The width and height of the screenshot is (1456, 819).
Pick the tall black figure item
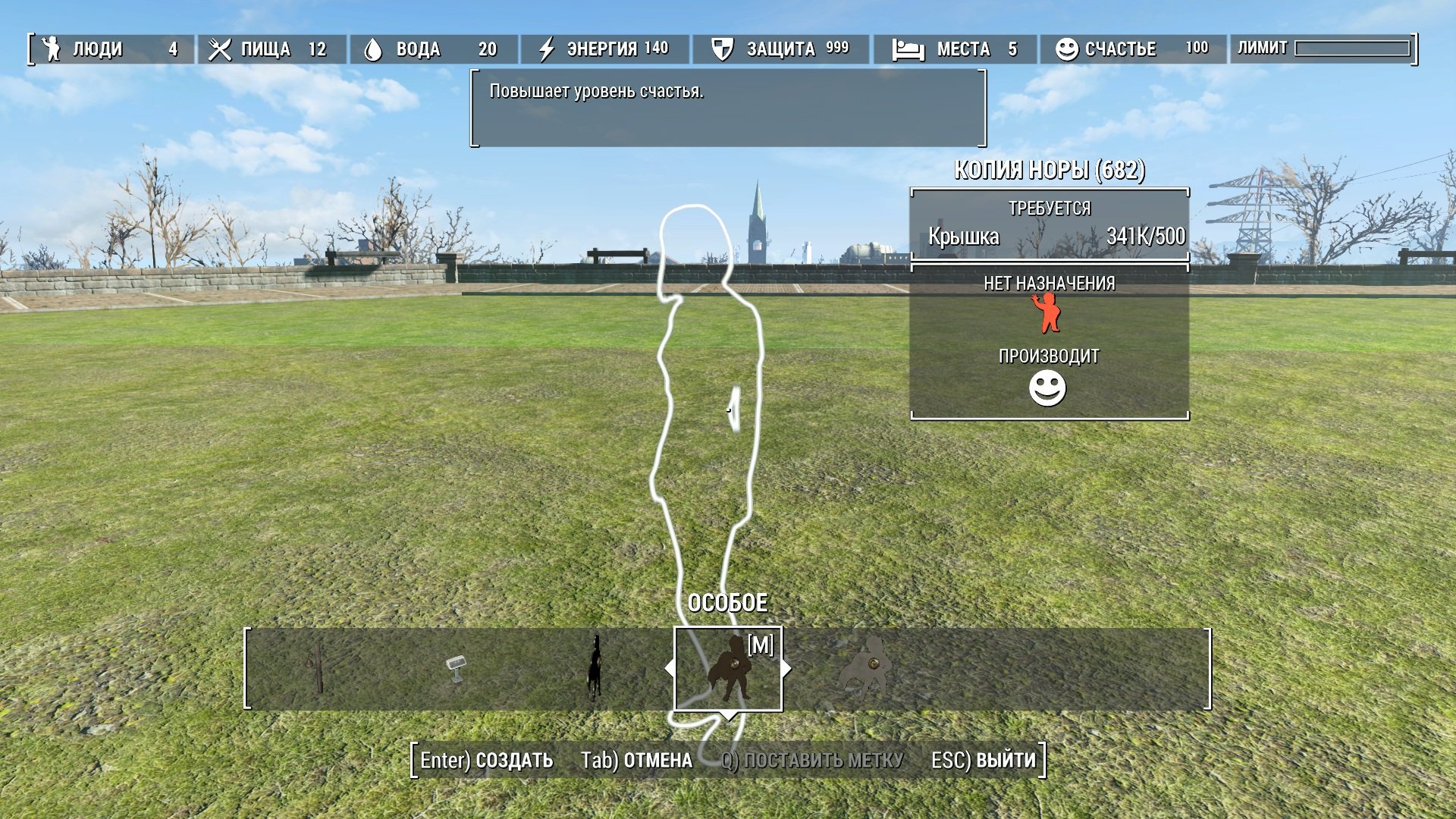(x=595, y=668)
